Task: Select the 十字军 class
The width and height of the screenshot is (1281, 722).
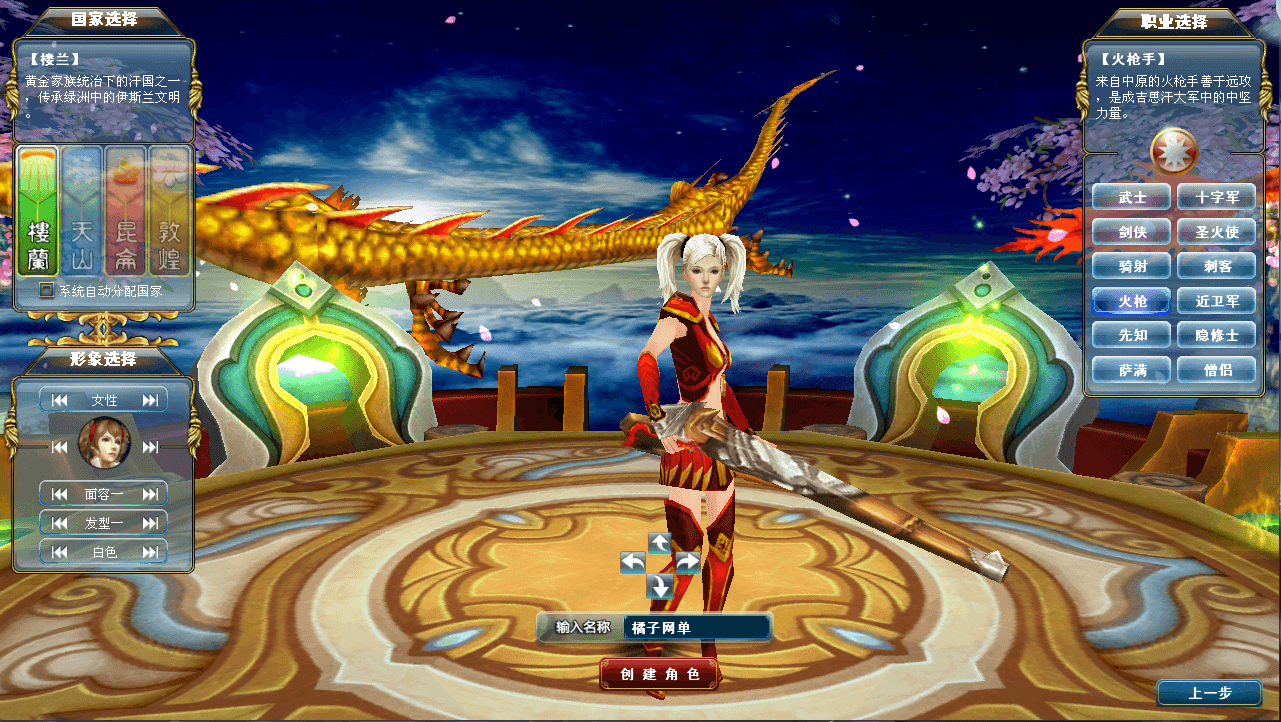Action: click(x=1217, y=198)
